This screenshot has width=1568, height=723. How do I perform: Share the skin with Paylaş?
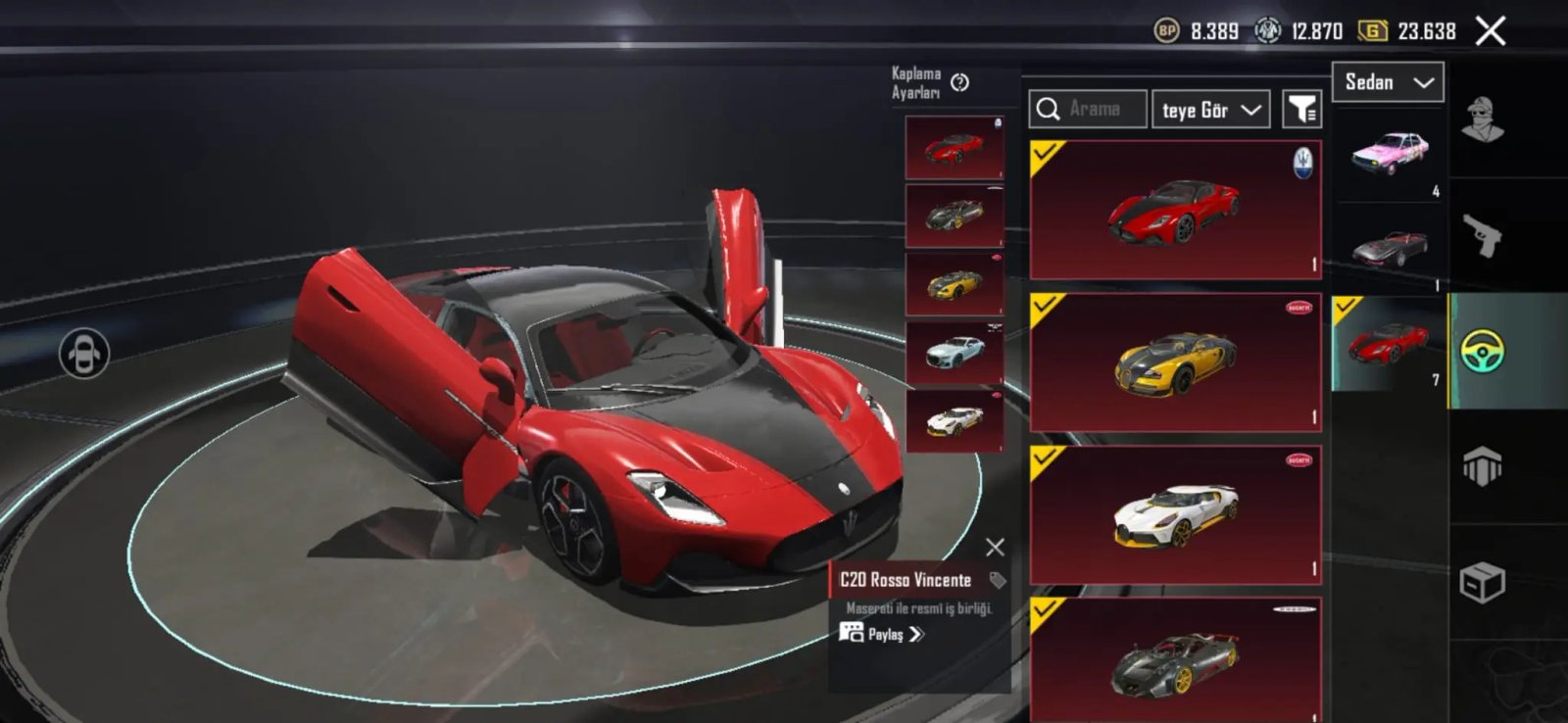(882, 634)
